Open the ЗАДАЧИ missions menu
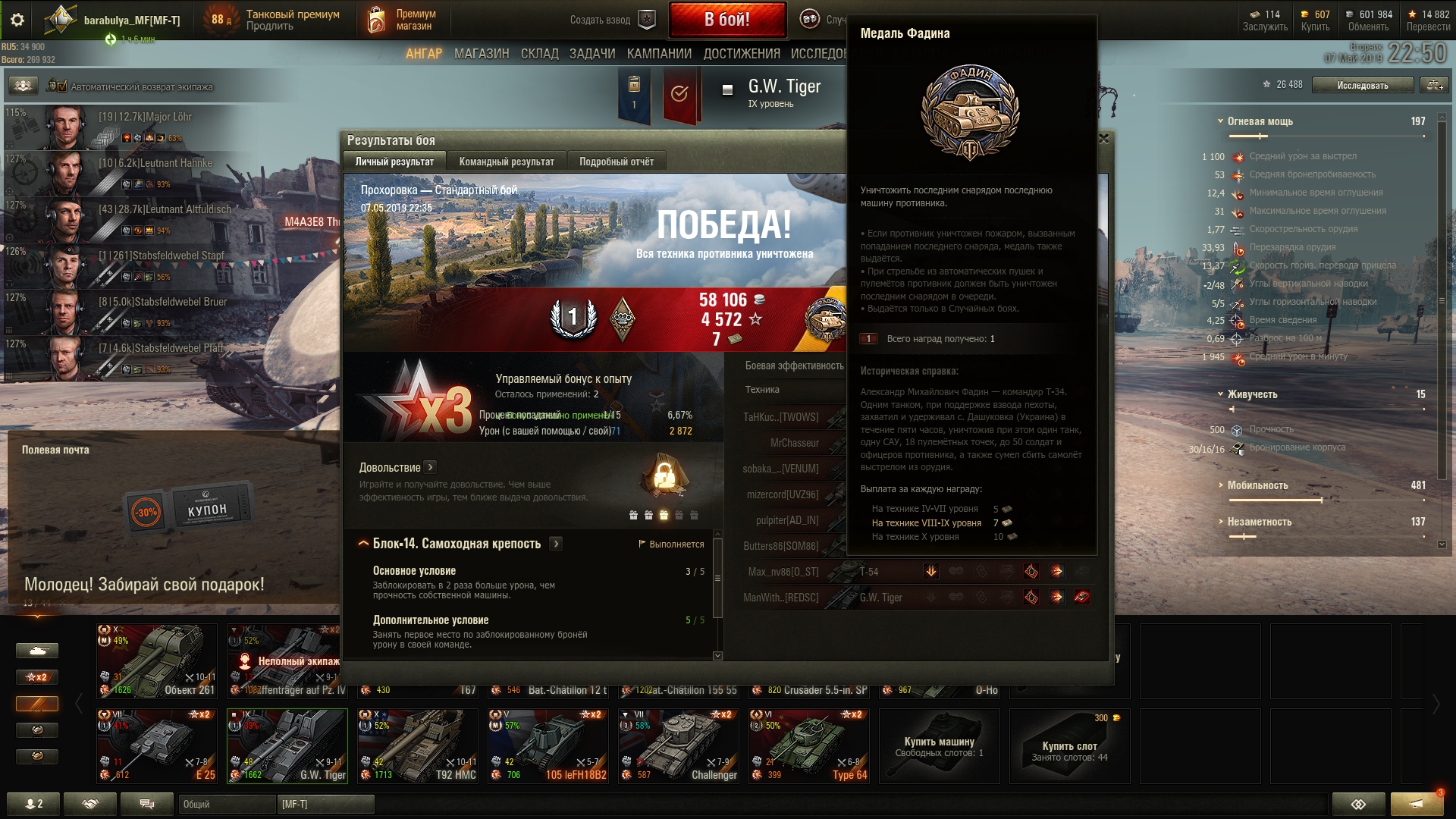Screen dimensions: 1456x819 coord(592,54)
